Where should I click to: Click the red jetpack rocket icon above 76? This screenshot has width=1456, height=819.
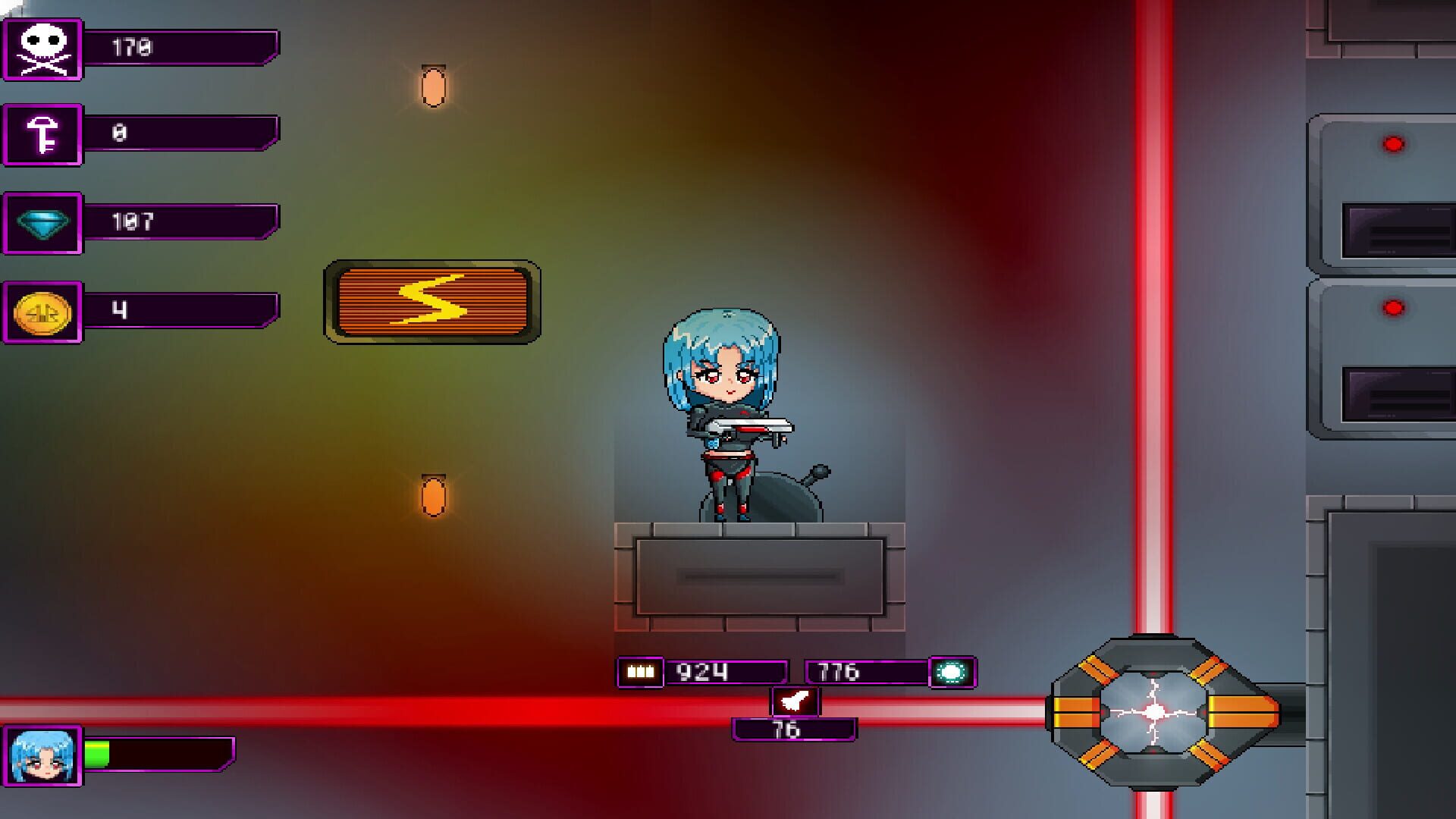pos(795,700)
